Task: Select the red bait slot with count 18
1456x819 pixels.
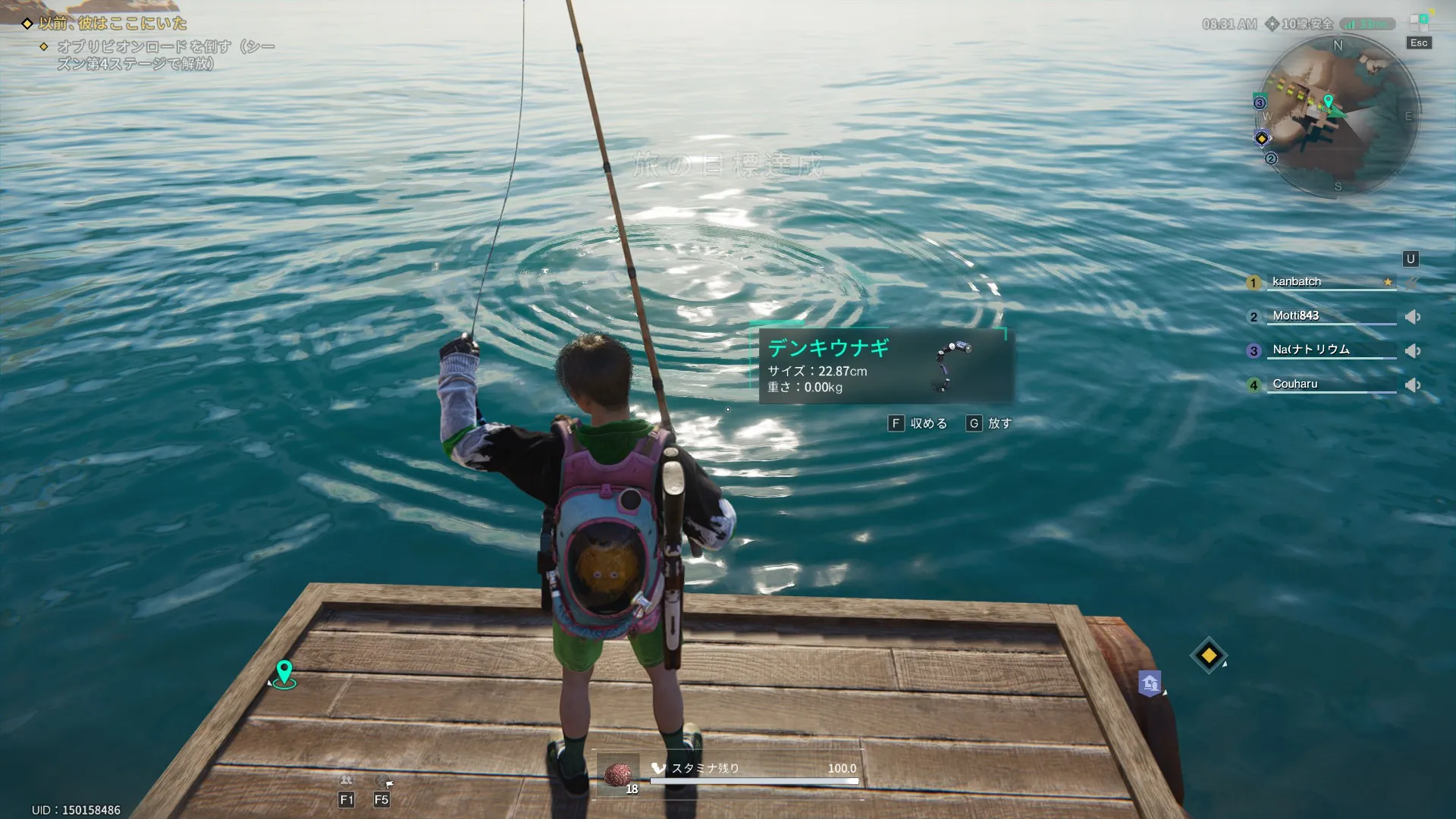Action: coord(619,775)
